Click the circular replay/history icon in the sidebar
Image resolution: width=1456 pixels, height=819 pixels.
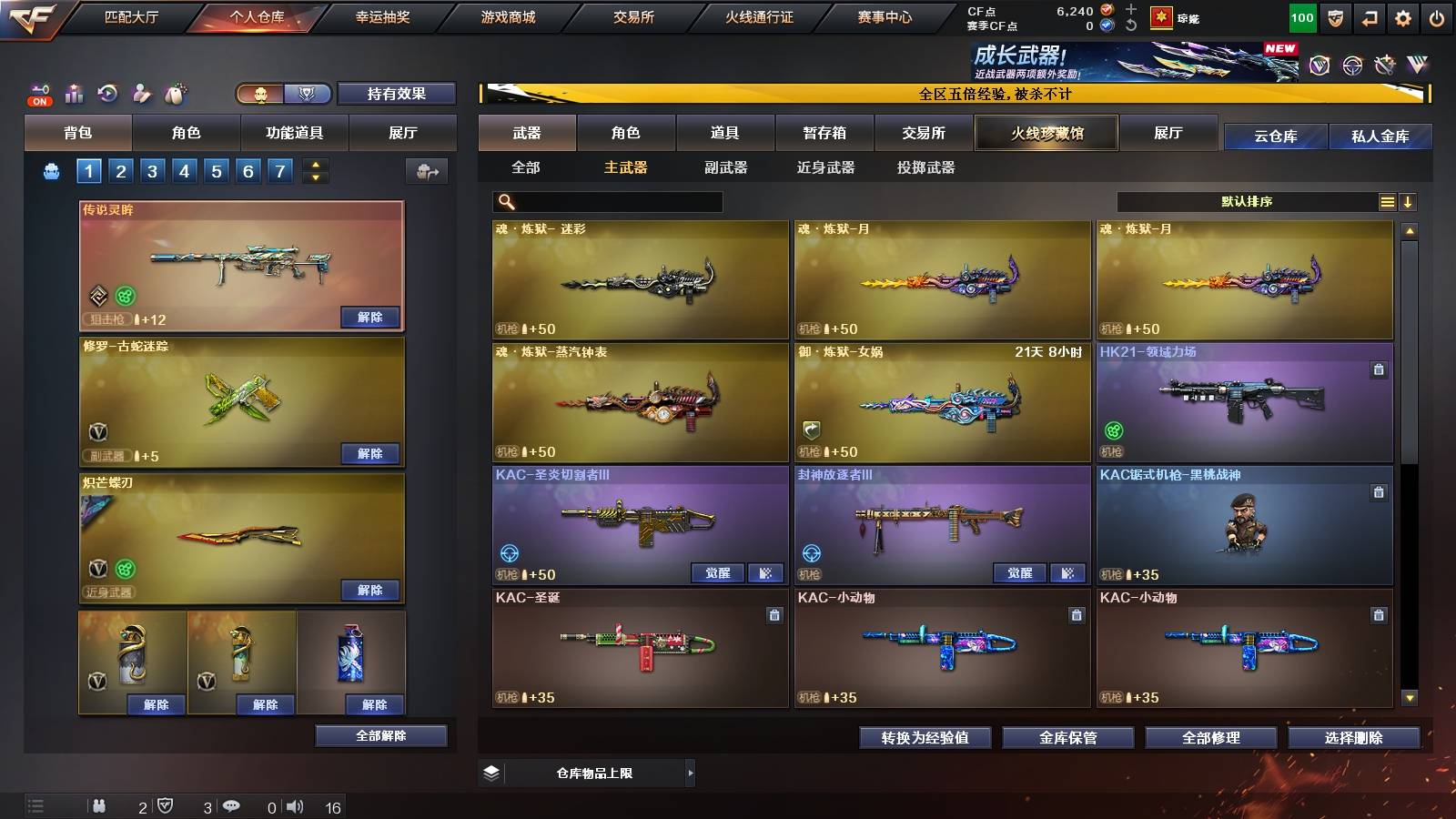[x=107, y=91]
